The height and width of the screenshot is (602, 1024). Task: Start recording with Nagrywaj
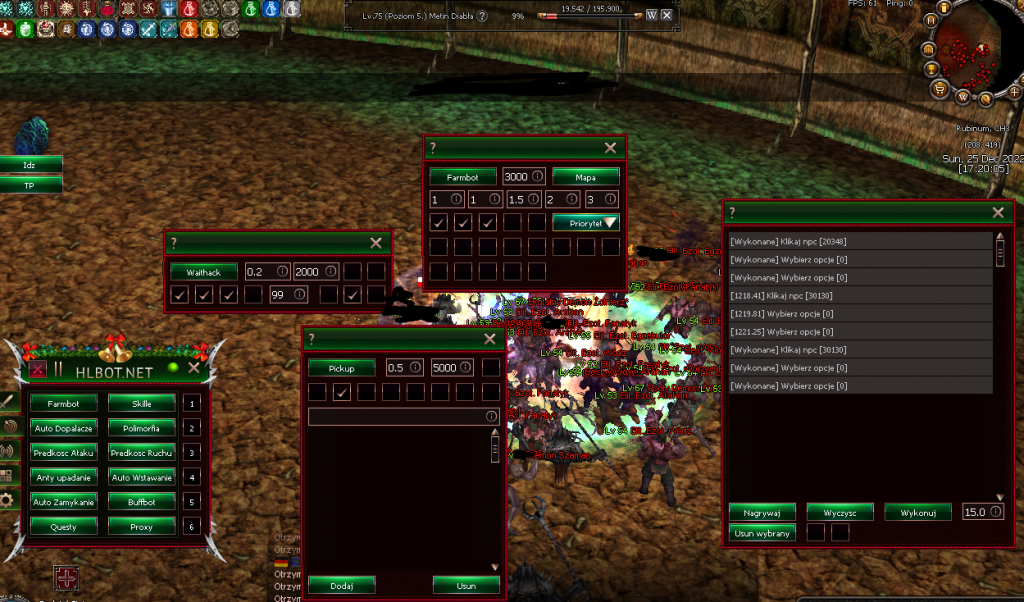(x=762, y=512)
